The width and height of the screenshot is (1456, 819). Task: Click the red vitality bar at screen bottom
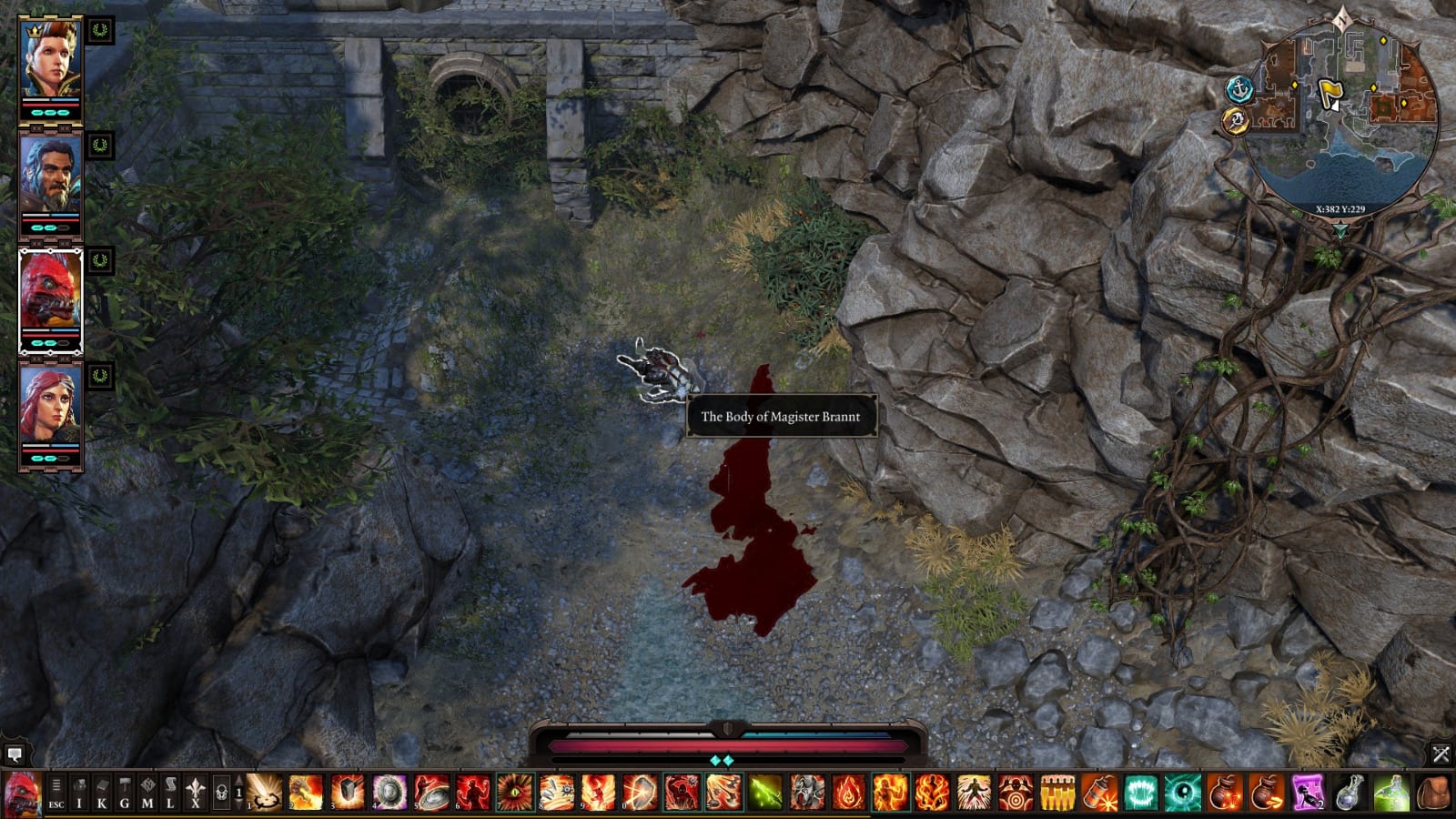click(728, 744)
